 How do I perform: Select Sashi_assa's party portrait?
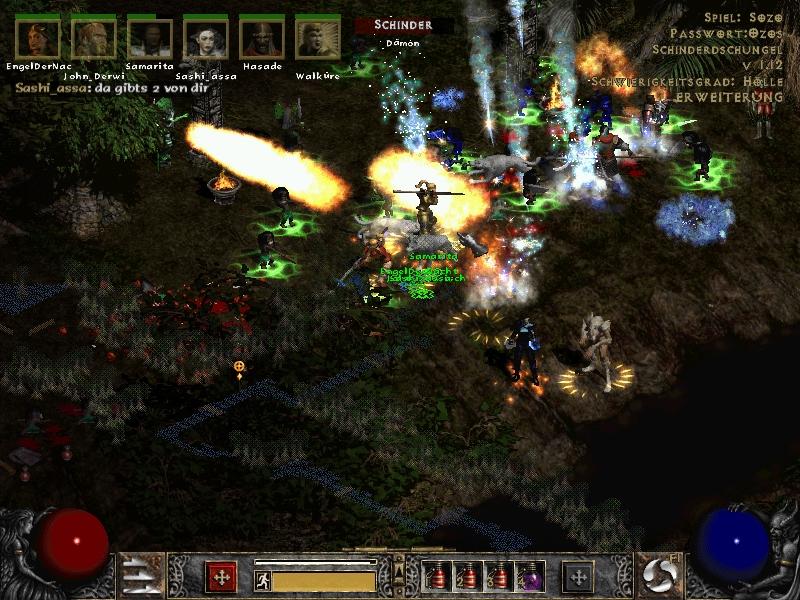[205, 38]
